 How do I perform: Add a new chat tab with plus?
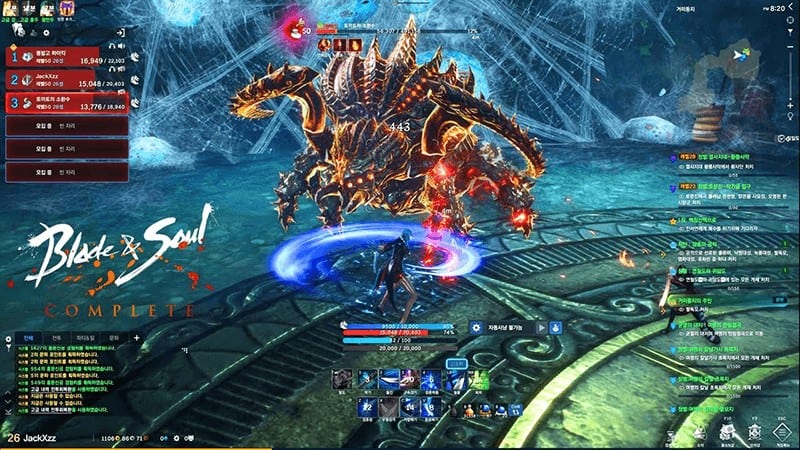136,338
